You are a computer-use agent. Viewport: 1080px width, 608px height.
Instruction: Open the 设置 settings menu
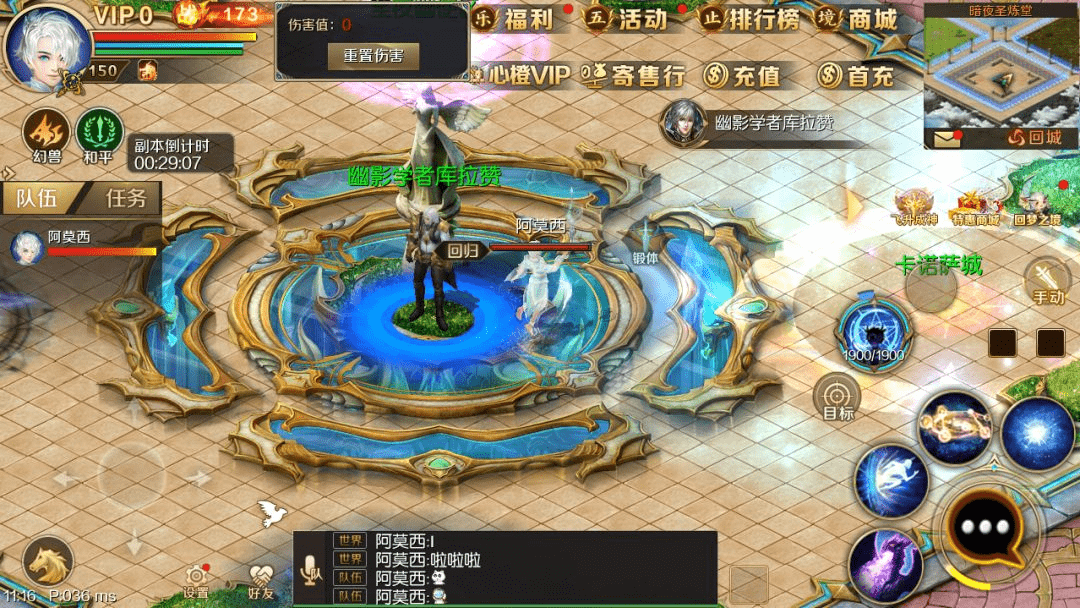coord(196,581)
